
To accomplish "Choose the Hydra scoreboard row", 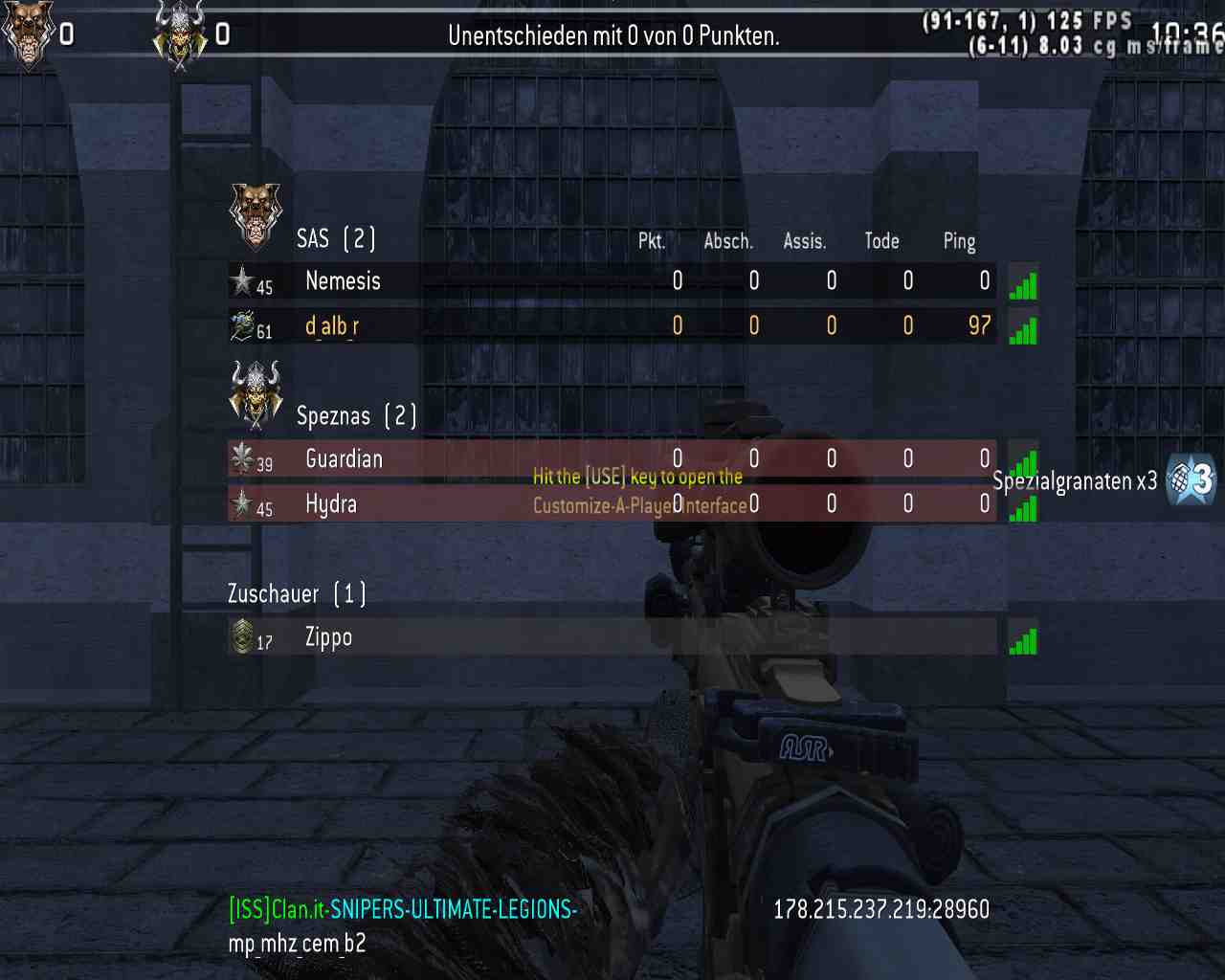I will [331, 504].
